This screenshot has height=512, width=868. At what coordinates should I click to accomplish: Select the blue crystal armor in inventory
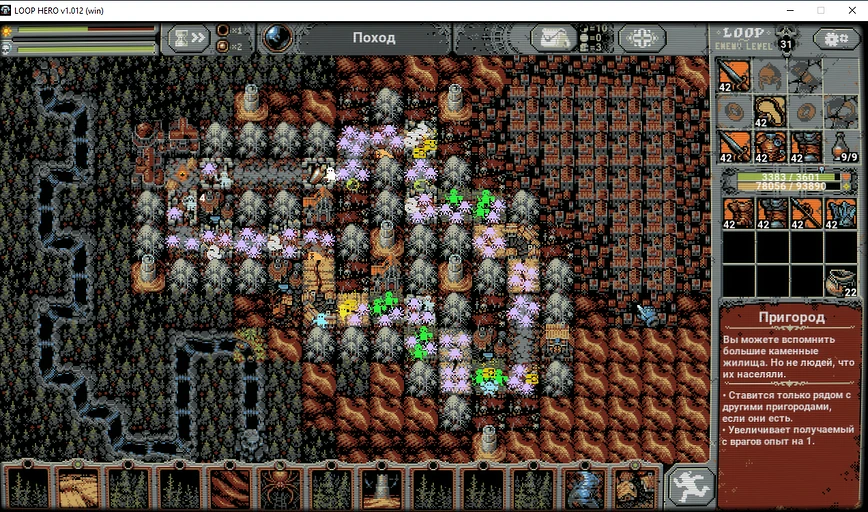[x=841, y=213]
